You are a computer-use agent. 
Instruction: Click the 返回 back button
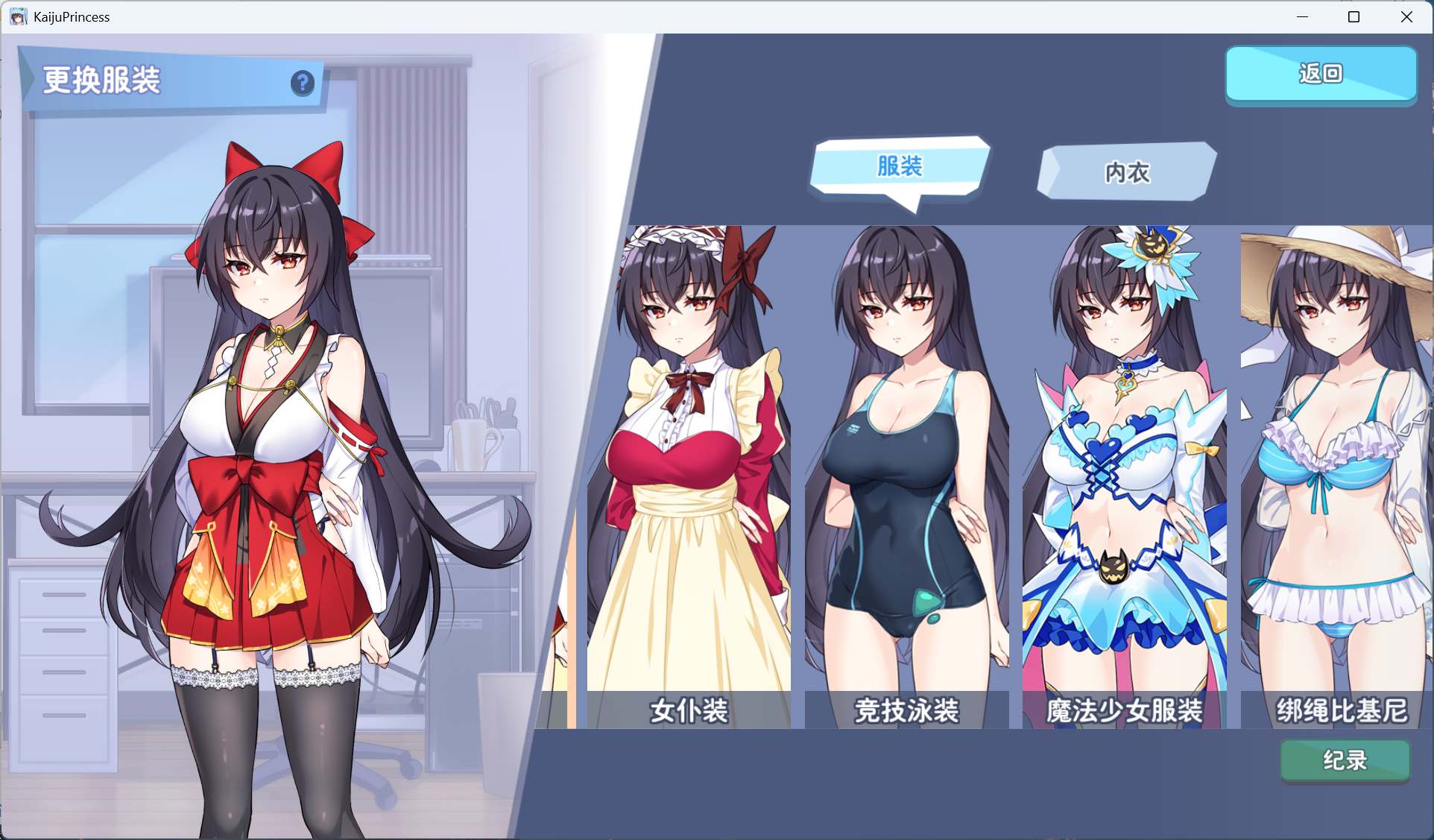coord(1320,74)
